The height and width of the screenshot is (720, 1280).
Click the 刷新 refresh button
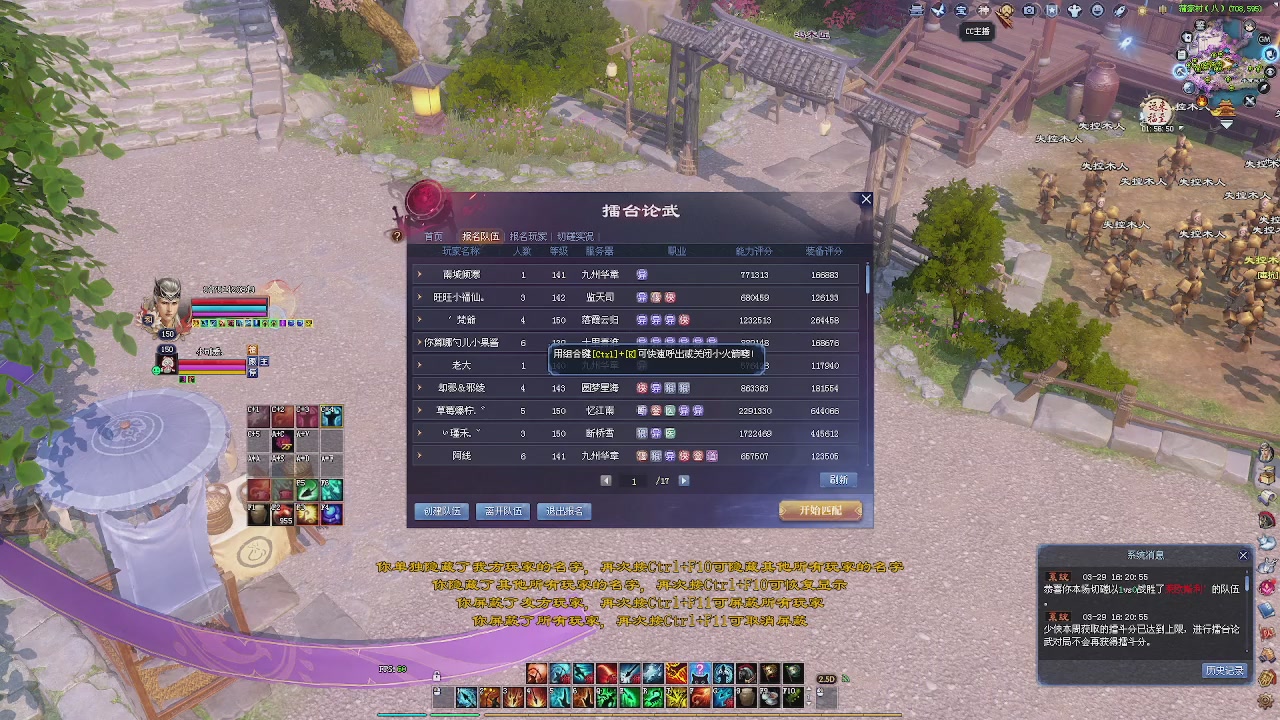[838, 479]
